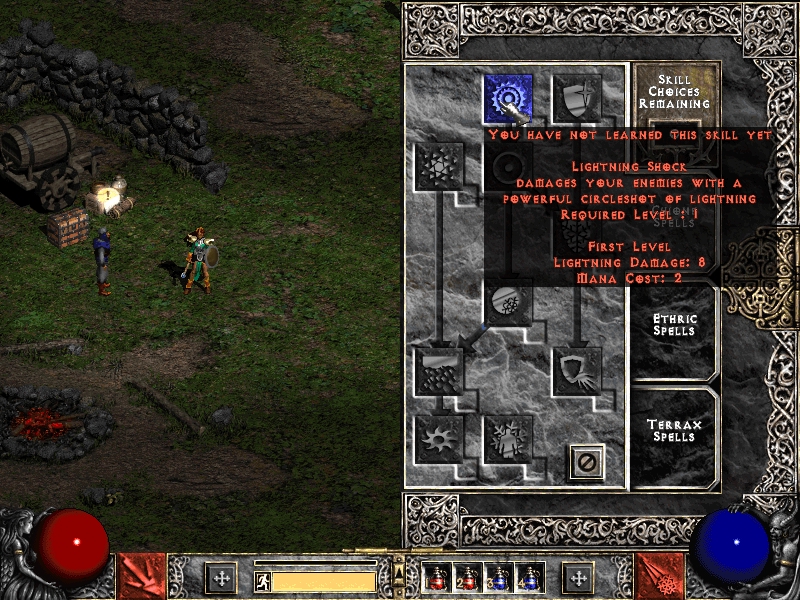Switch to the Ethric Spells tab
800x600 pixels.
pyautogui.click(x=675, y=325)
